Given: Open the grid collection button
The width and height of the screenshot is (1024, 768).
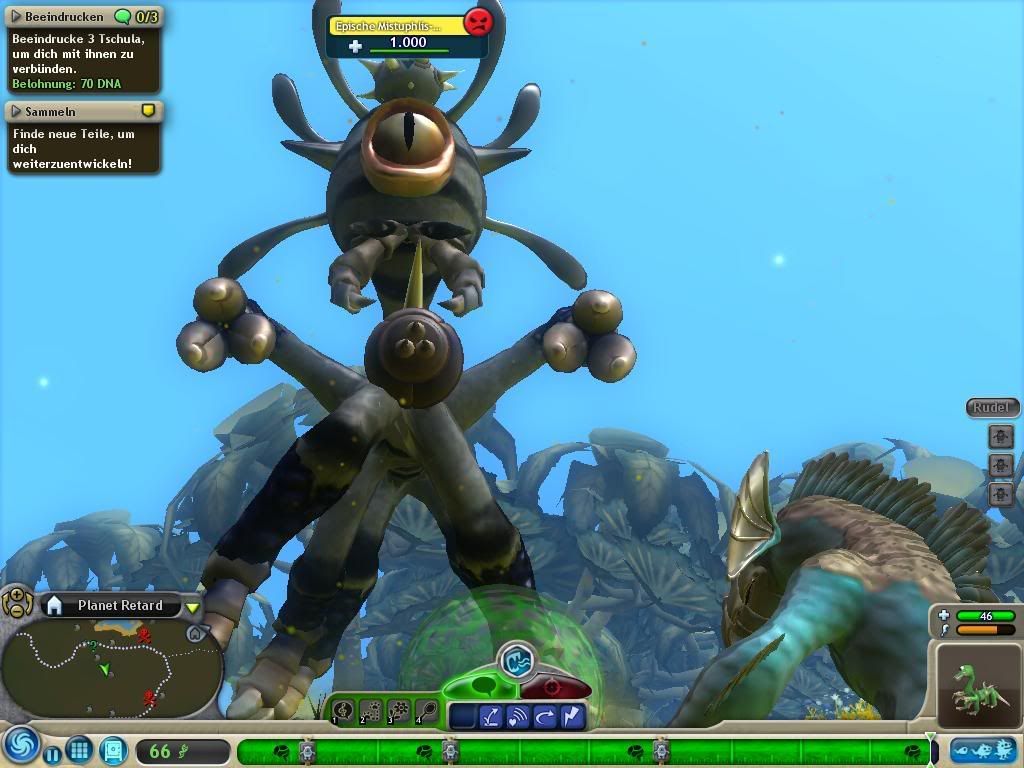Looking at the screenshot, I should 79,749.
